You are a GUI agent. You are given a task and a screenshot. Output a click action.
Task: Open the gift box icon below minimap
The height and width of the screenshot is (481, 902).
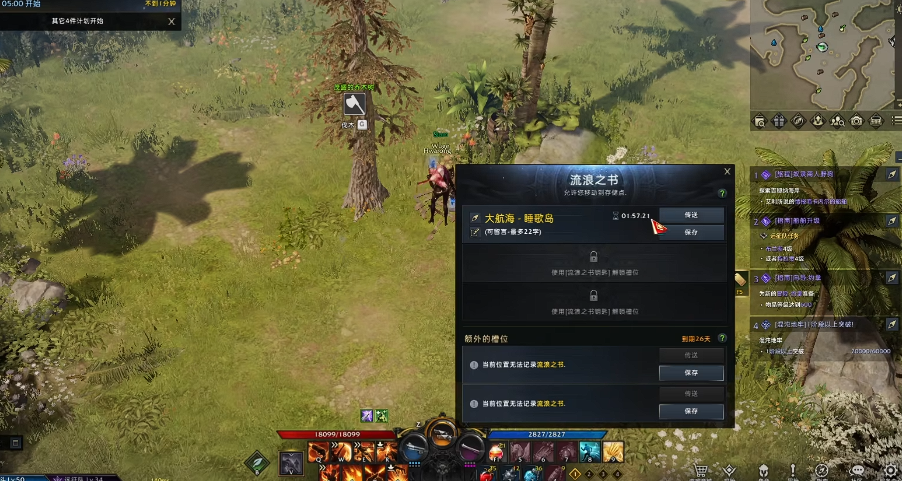(x=780, y=121)
